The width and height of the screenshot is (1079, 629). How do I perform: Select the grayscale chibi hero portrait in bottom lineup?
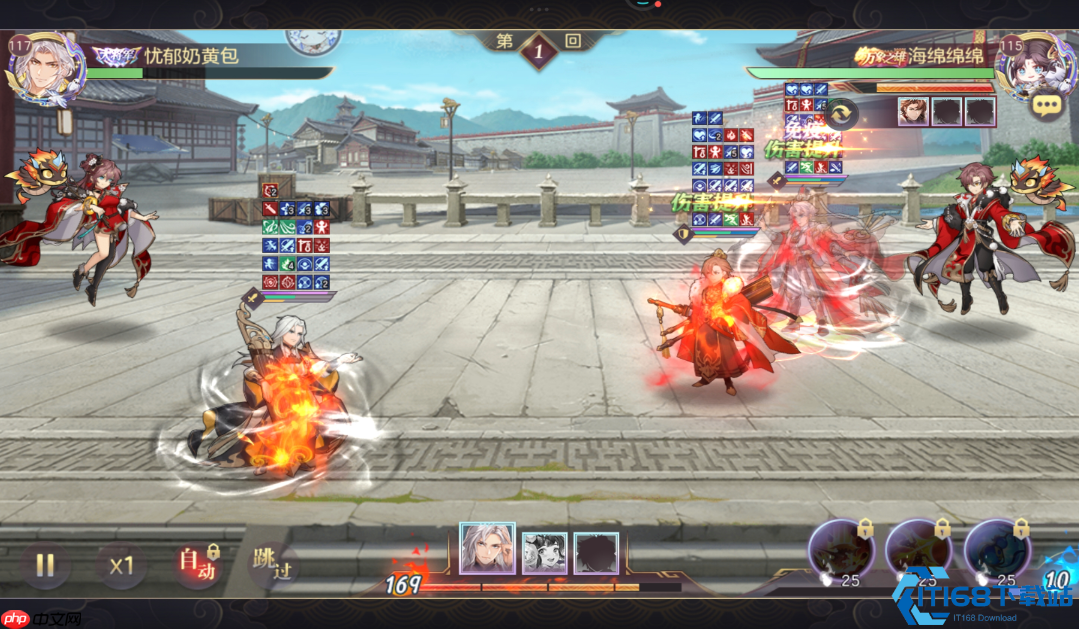(544, 552)
